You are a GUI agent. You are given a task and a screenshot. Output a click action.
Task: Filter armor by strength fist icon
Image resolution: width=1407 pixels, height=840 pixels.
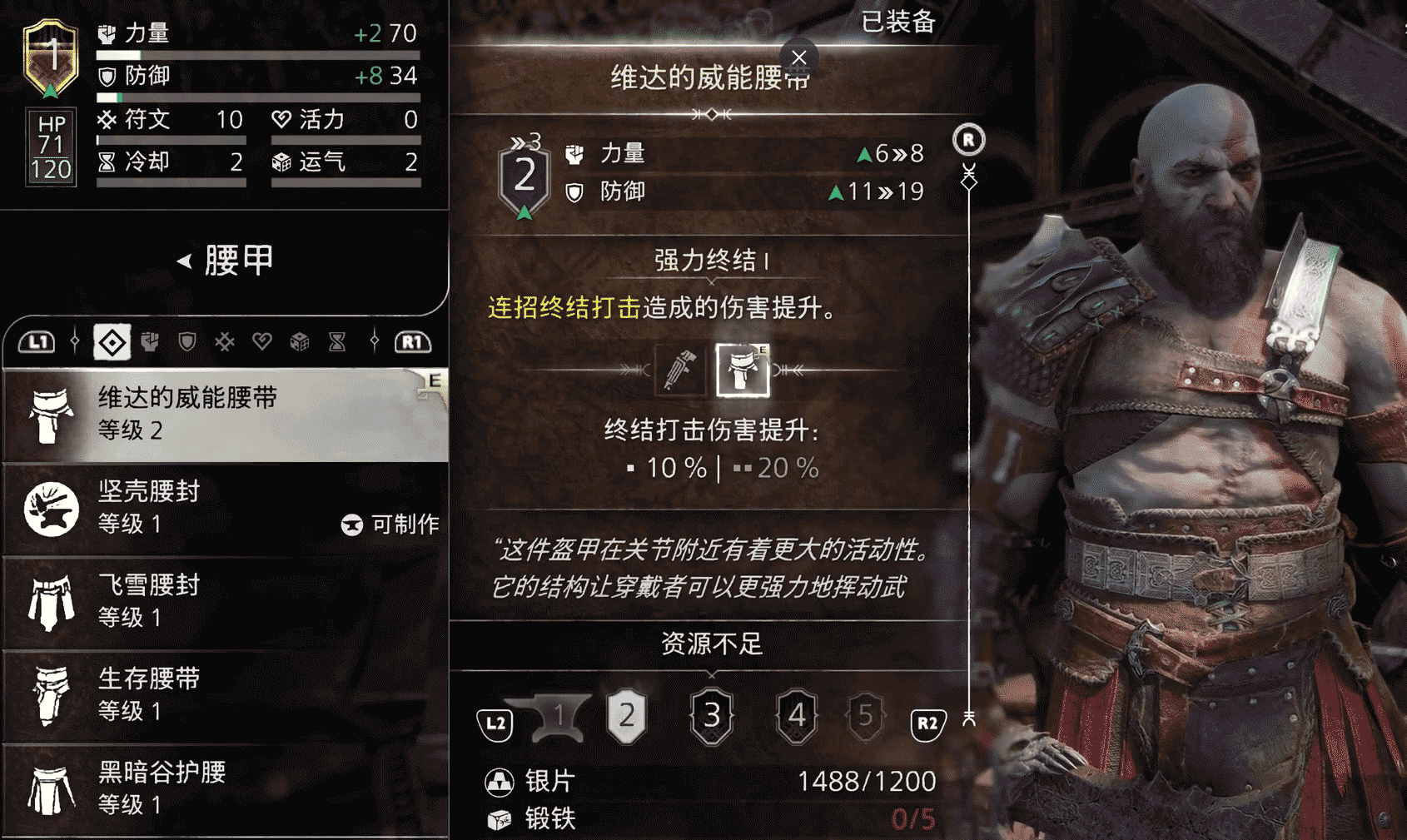(150, 342)
